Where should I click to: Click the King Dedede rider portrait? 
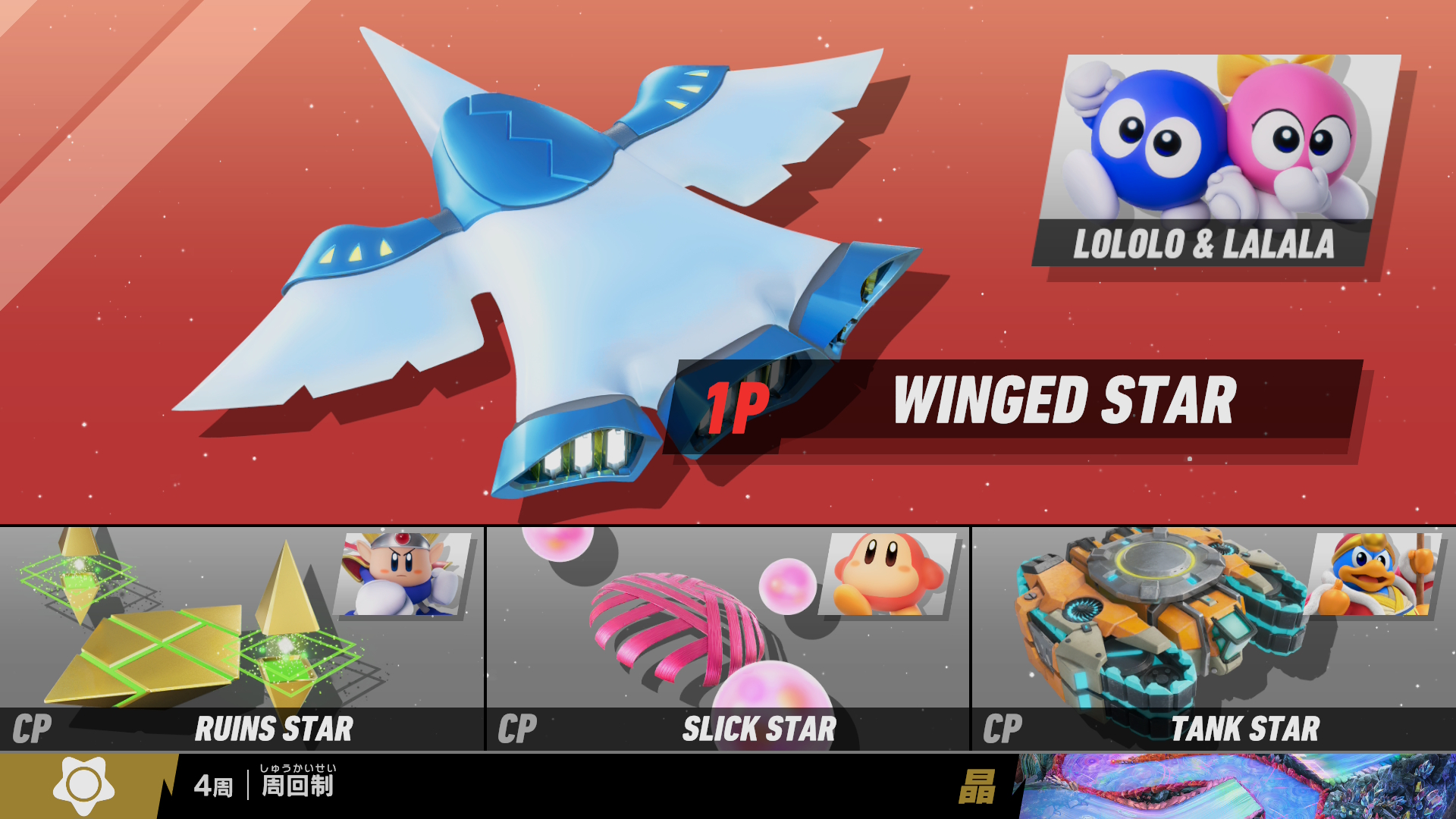[x=1371, y=574]
